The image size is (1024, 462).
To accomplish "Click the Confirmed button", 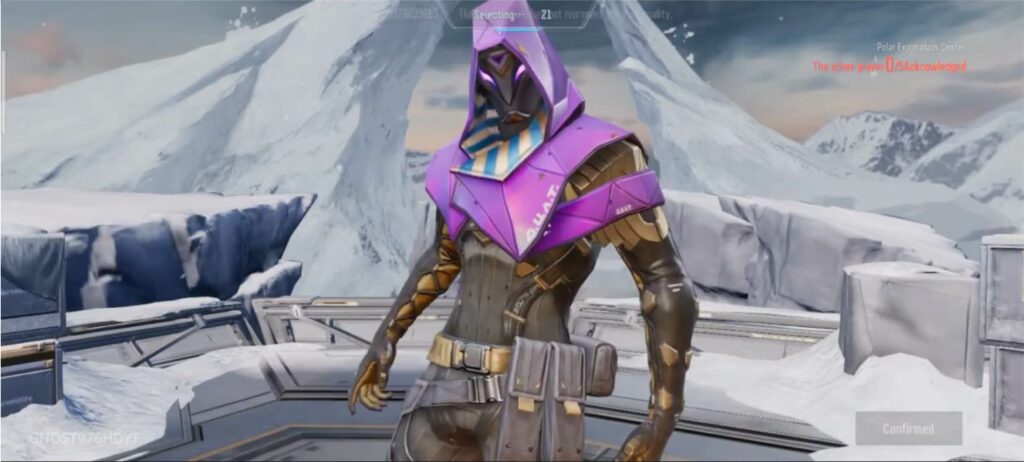I will (x=908, y=428).
